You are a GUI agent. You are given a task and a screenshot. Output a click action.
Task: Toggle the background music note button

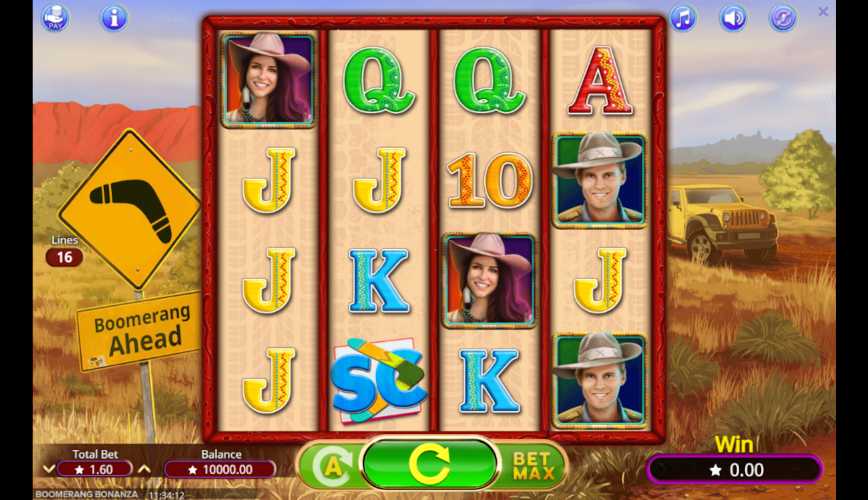pyautogui.click(x=683, y=18)
